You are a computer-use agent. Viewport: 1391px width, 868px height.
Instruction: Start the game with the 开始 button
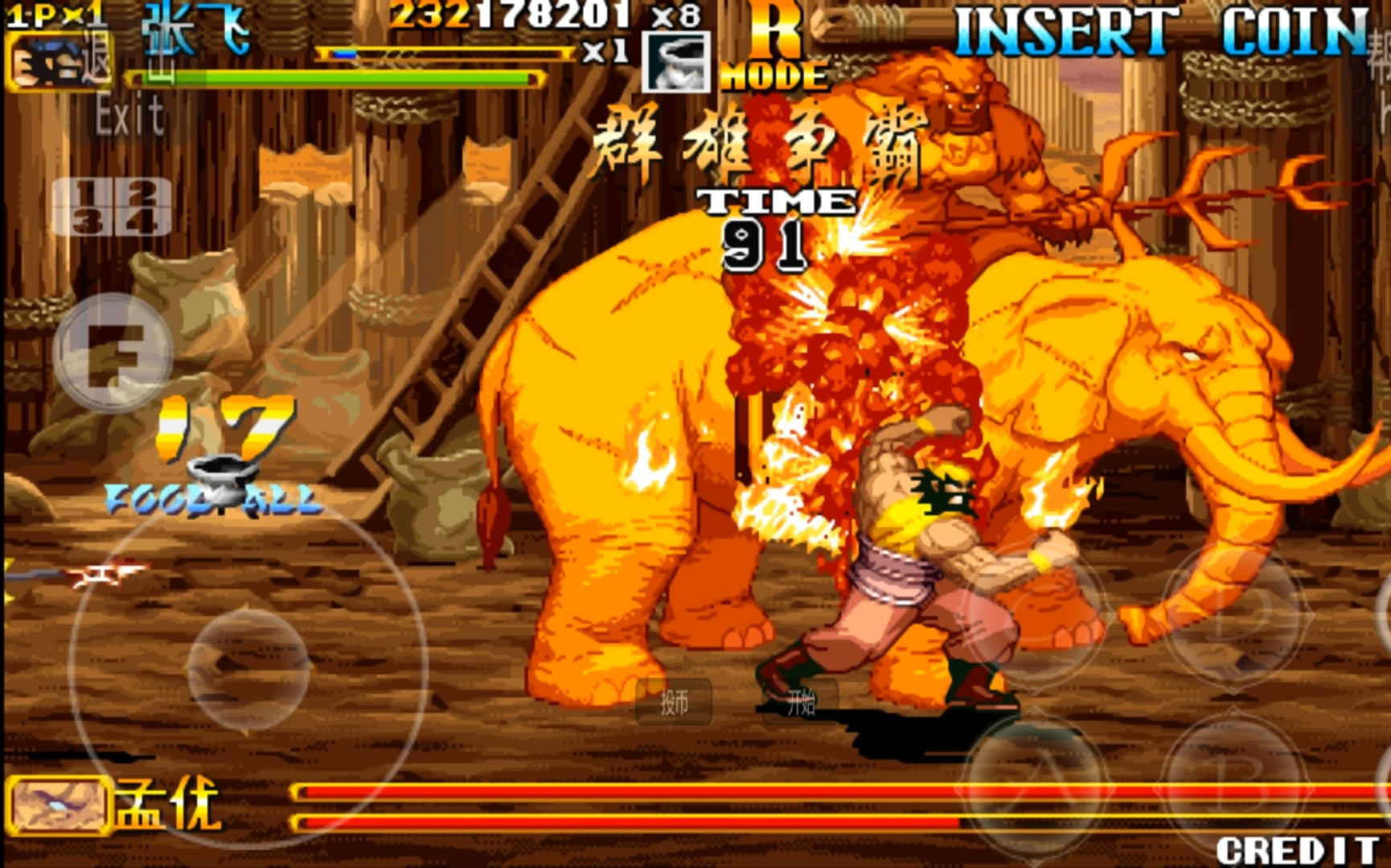tap(800, 702)
